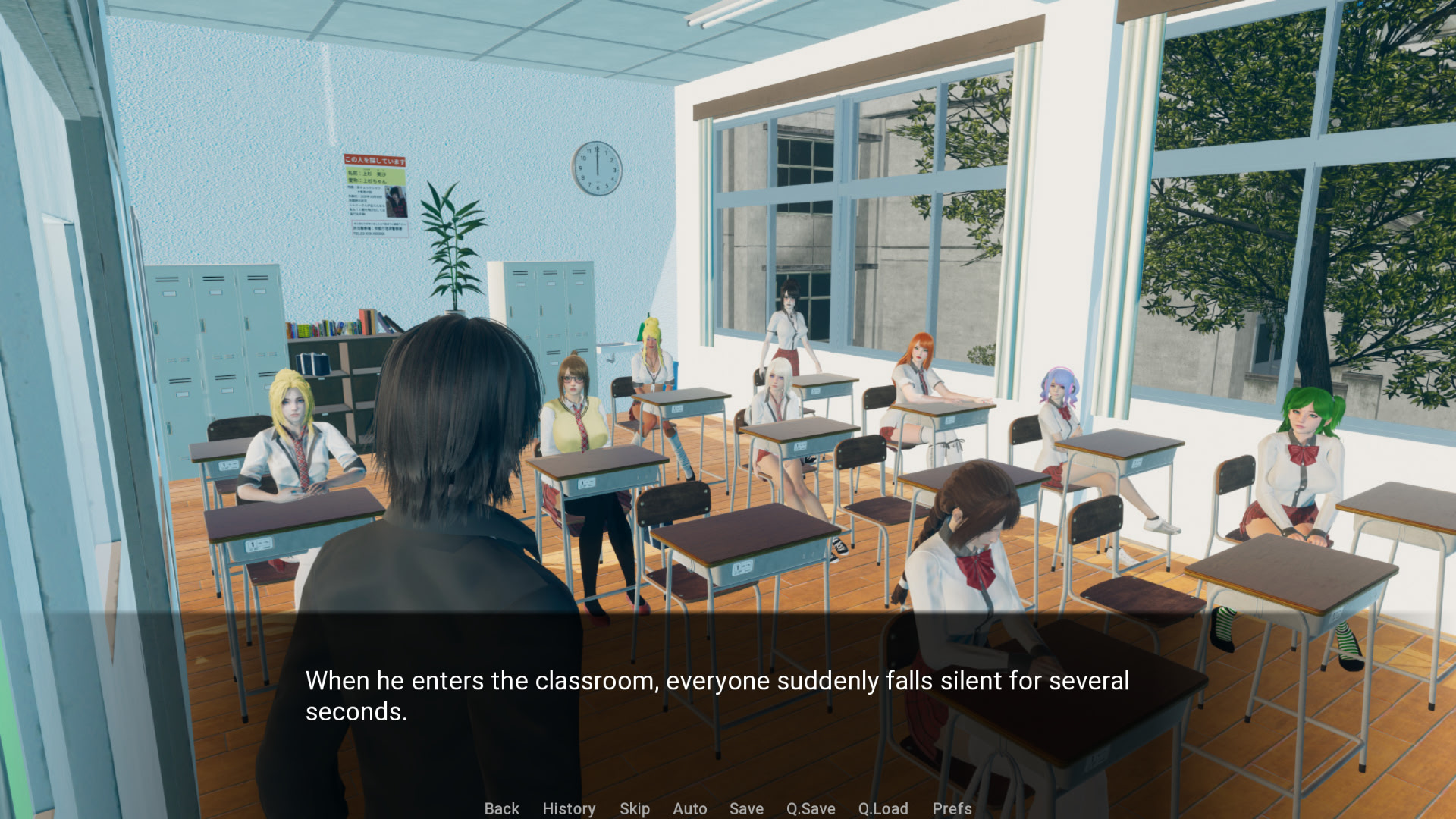Open the Save game screen
The height and width of the screenshot is (819, 1456).
[x=746, y=808]
